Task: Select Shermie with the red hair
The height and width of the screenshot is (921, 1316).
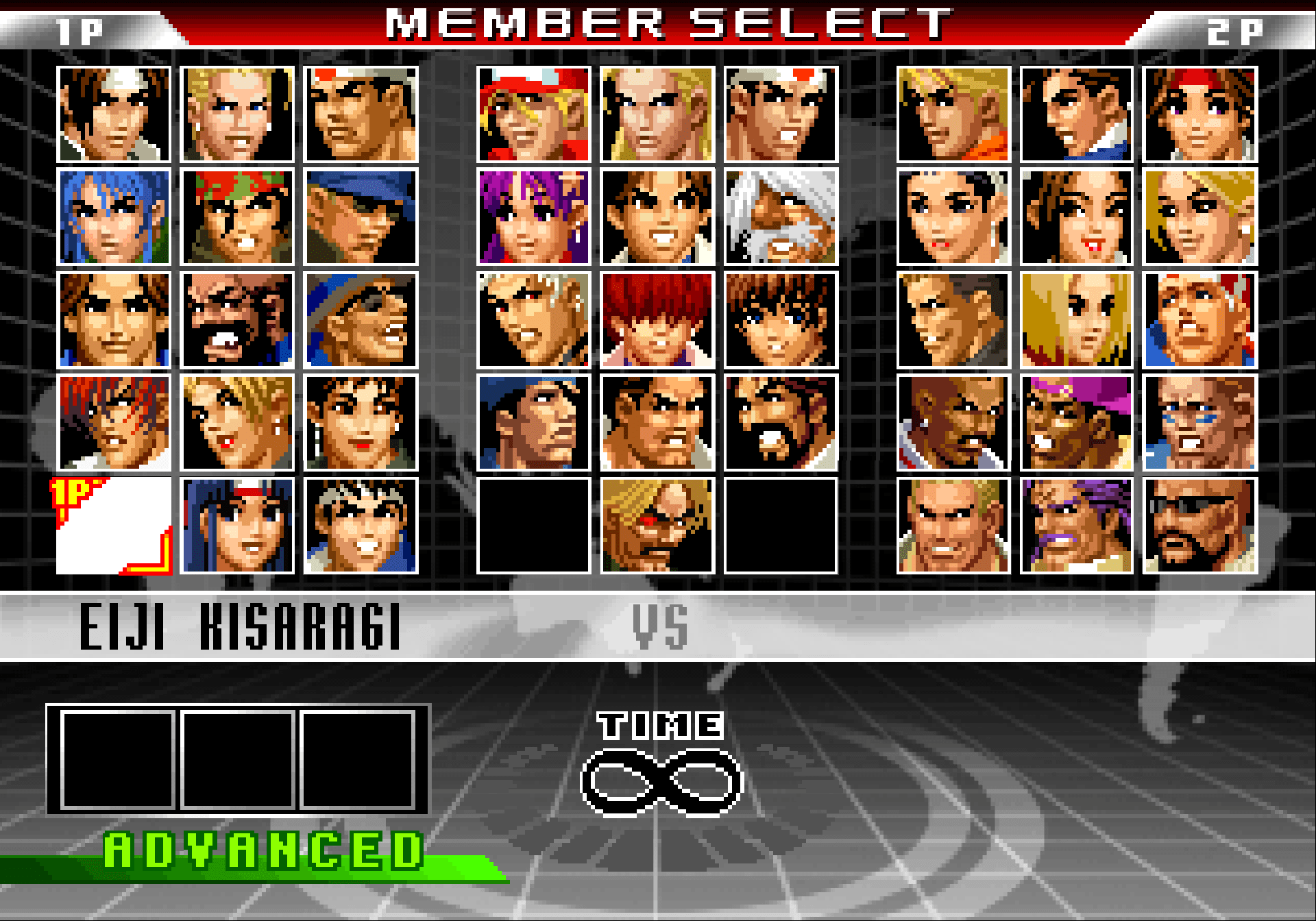Action: (657, 320)
